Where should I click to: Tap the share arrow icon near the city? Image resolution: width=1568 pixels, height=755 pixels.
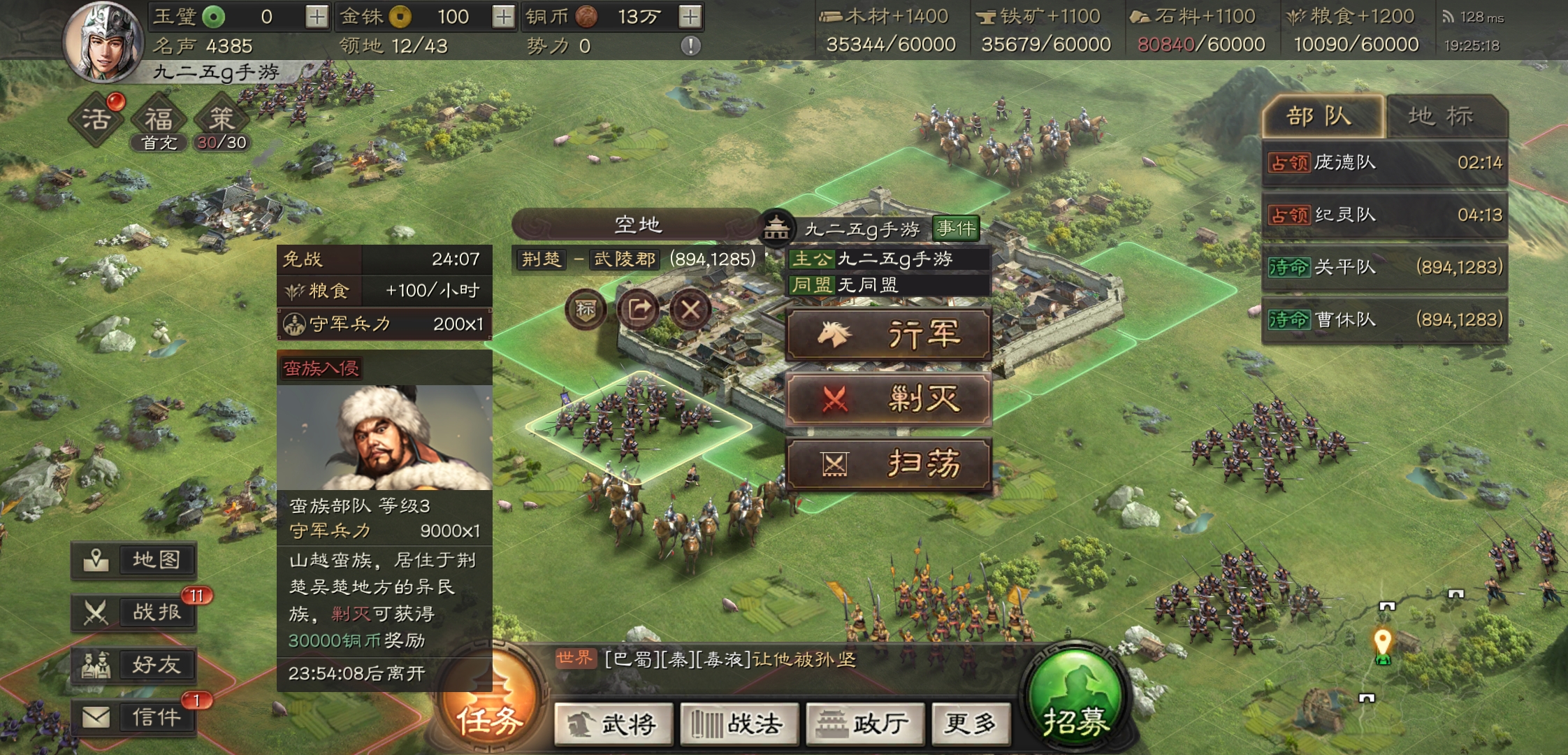(x=640, y=310)
